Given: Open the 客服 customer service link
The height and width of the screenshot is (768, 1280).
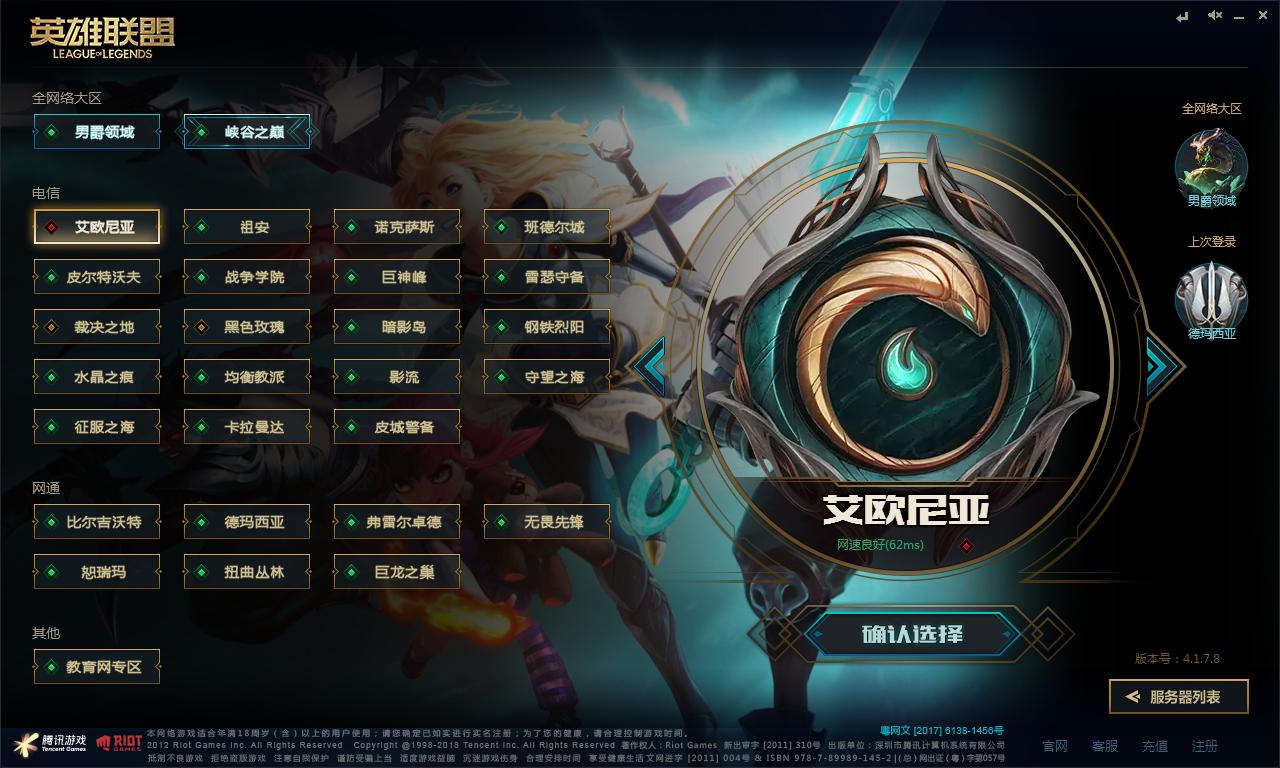Looking at the screenshot, I should (1105, 746).
